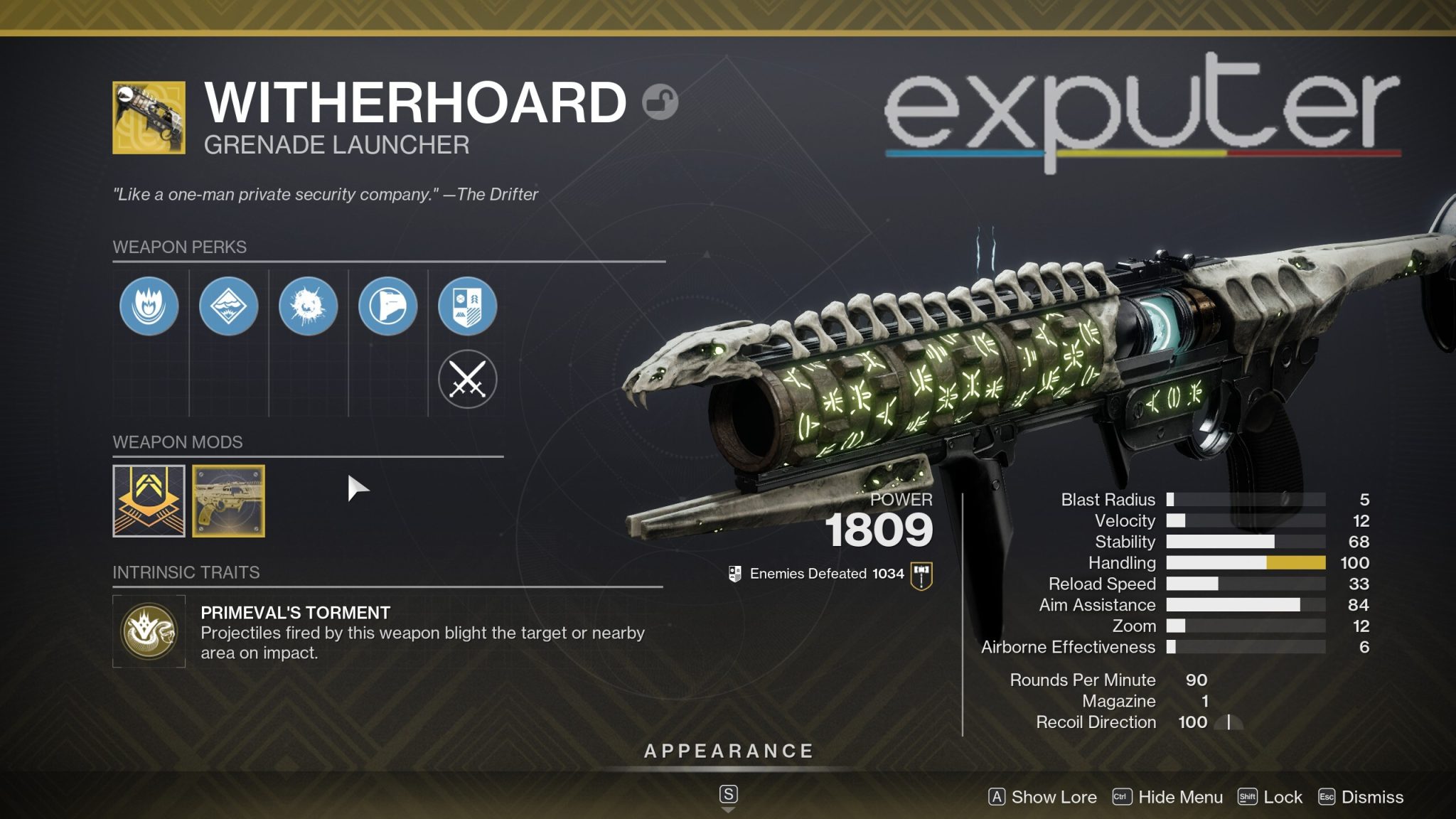The image size is (1456, 819).
Task: Toggle the lock icon beside WITHERHOARD
Action: click(659, 101)
